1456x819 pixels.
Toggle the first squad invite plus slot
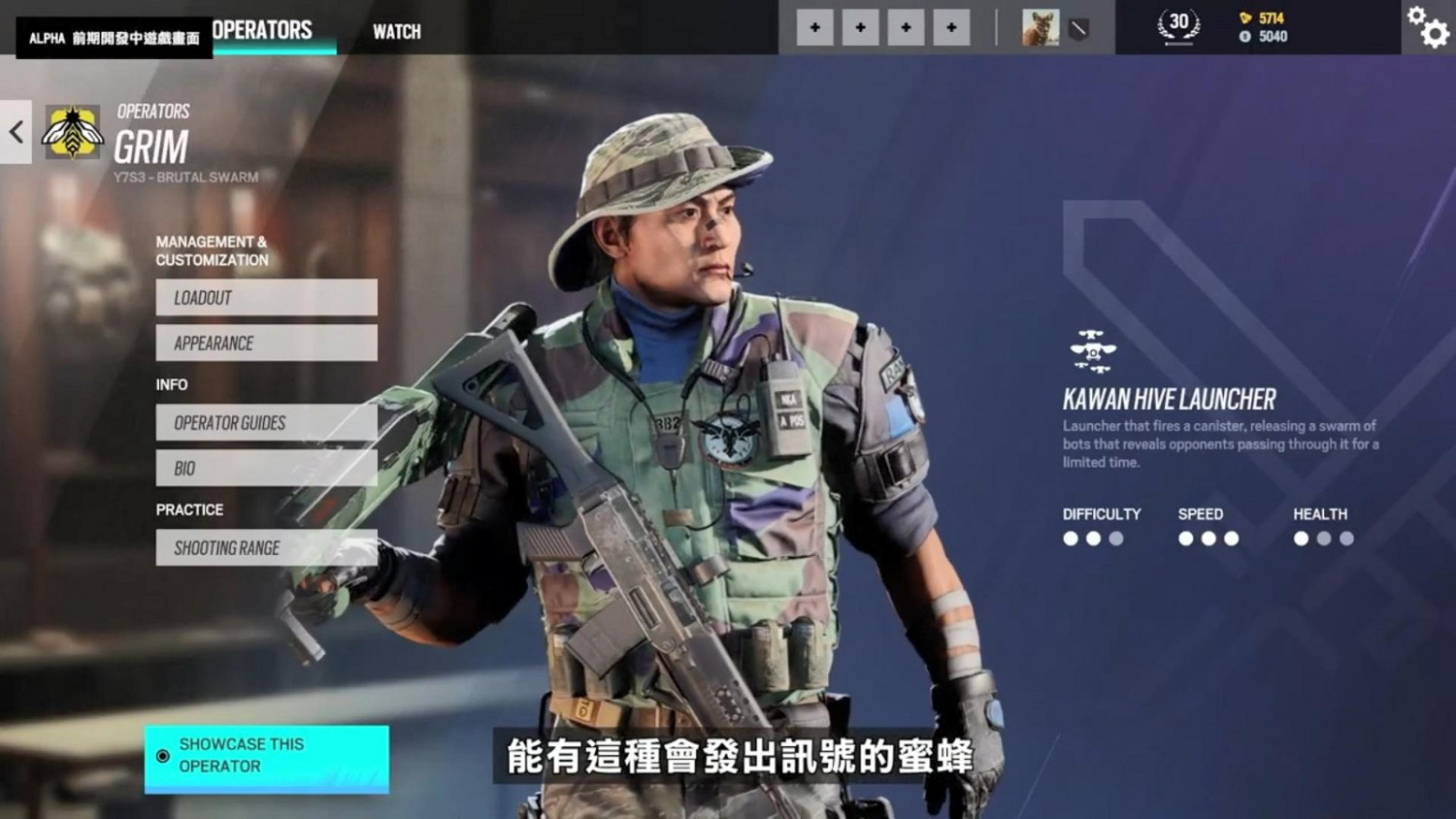814,27
